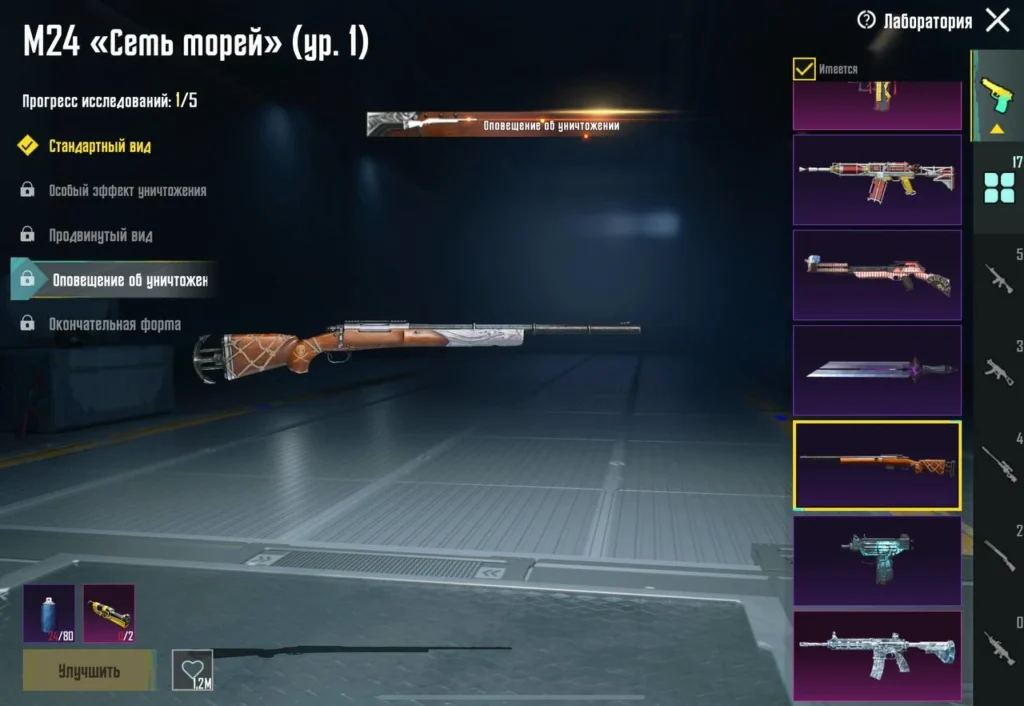The width and height of the screenshot is (1024, 706).
Task: Pick the teal Uzi skin thumbnail
Action: (876, 560)
